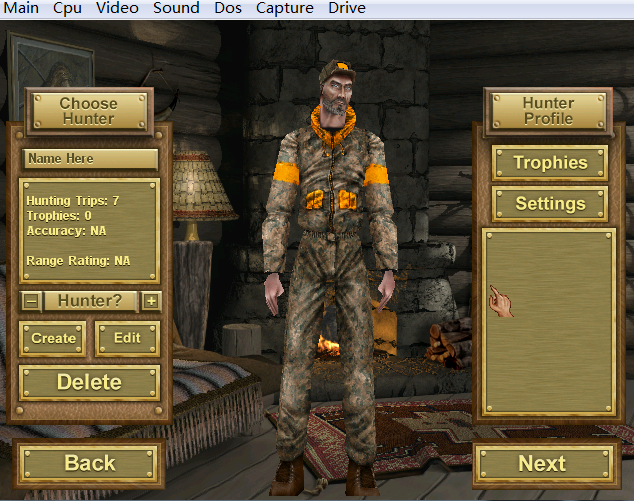Image resolution: width=634 pixels, height=501 pixels.
Task: Open the hunter Settings
Action: [549, 203]
